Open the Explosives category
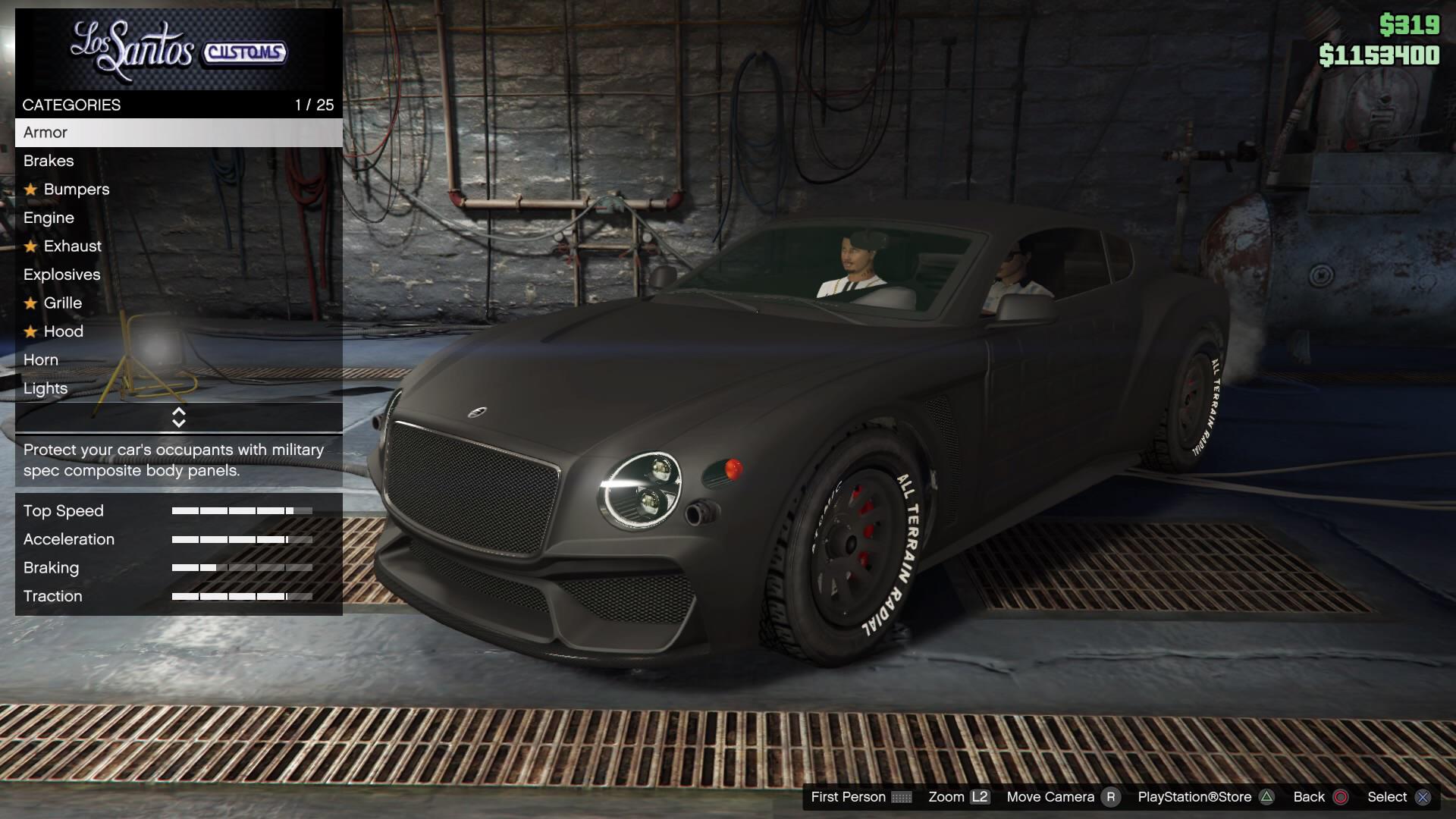 pos(61,275)
